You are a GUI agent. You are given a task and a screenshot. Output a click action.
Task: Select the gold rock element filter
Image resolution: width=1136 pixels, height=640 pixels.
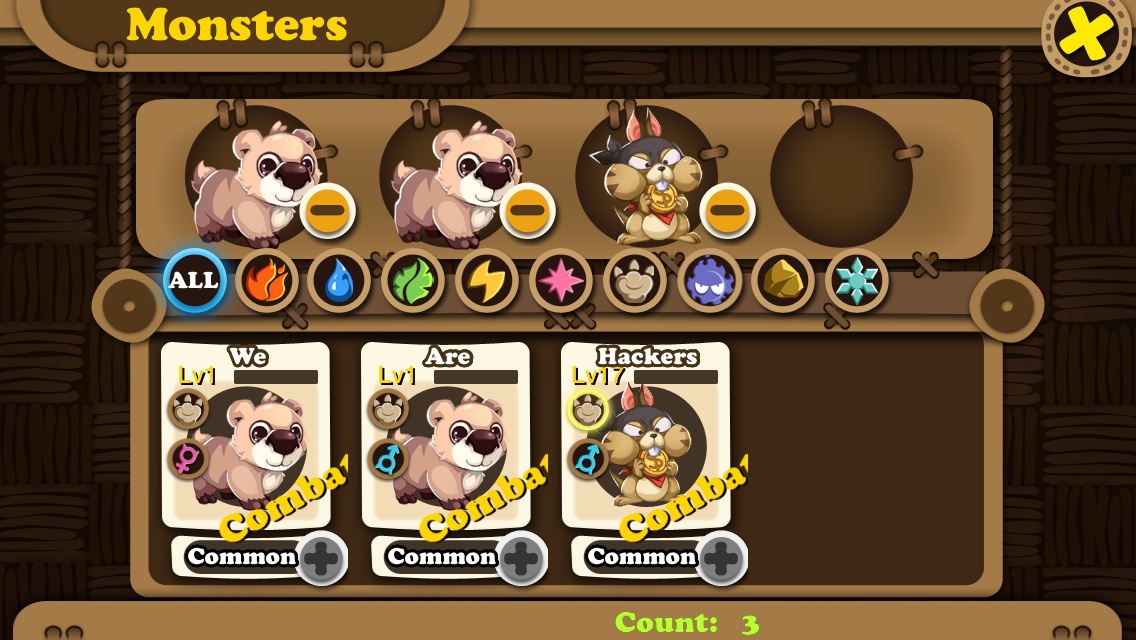(x=783, y=281)
